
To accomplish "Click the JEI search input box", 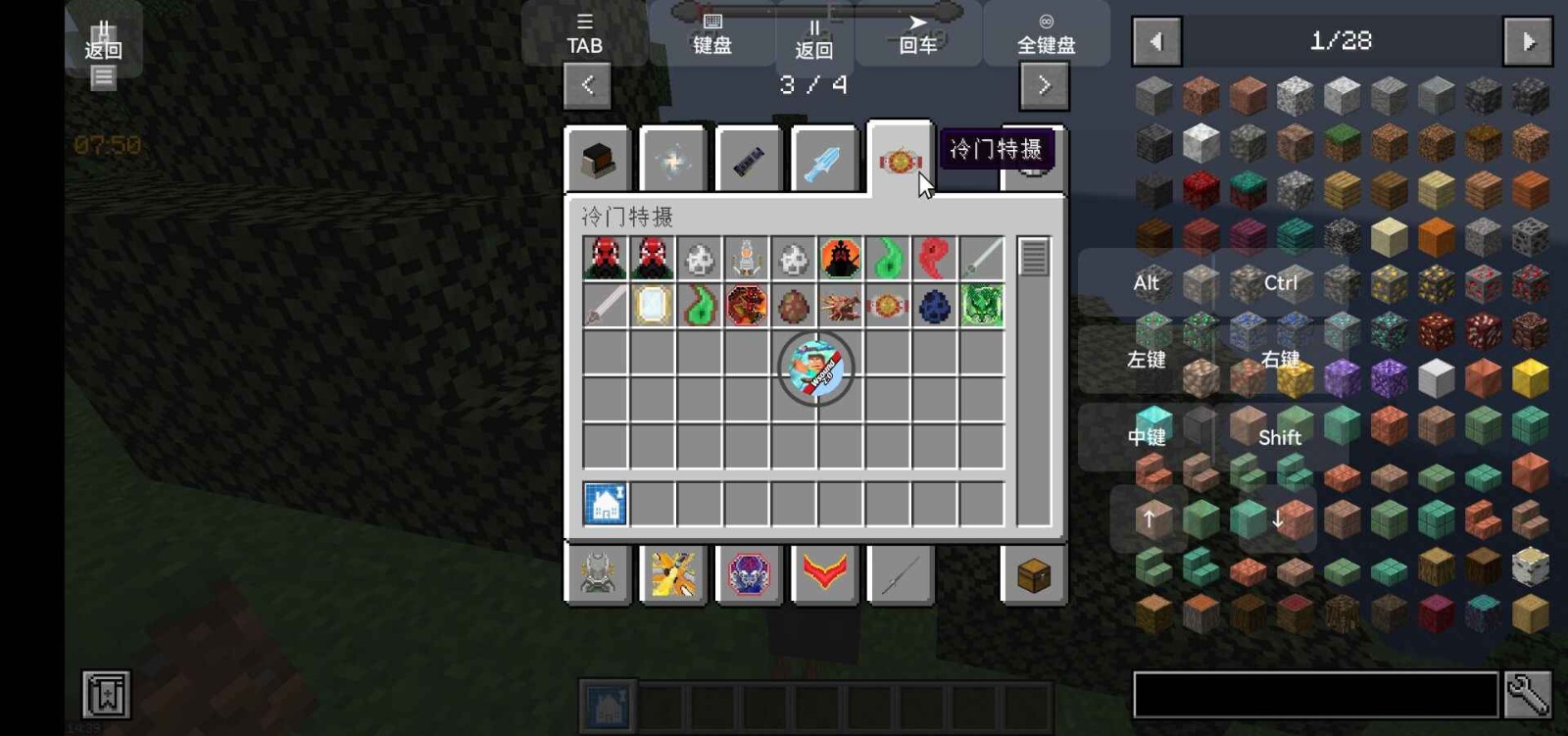I will (1315, 695).
